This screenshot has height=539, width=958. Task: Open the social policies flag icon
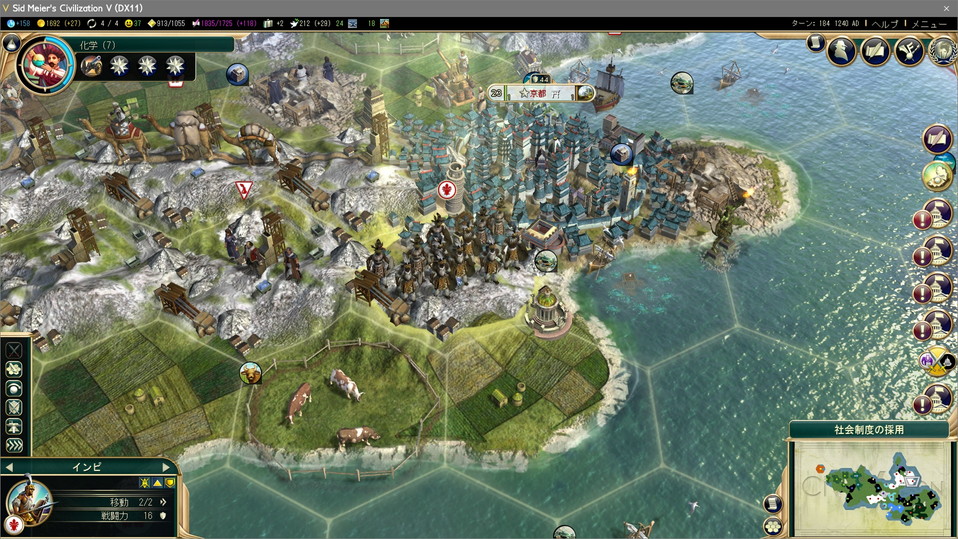[875, 50]
